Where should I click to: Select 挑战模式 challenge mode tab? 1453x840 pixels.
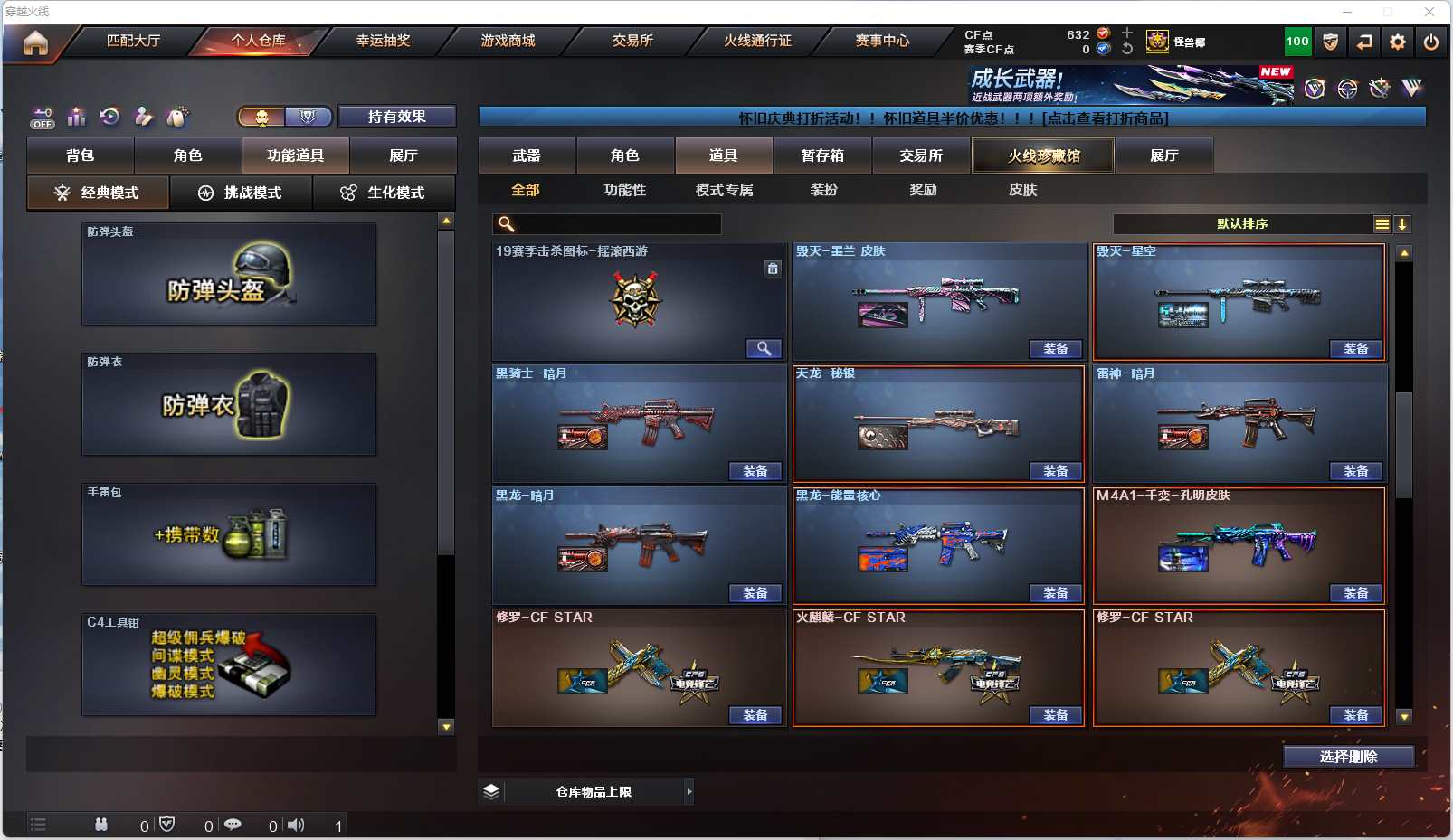pos(241,193)
